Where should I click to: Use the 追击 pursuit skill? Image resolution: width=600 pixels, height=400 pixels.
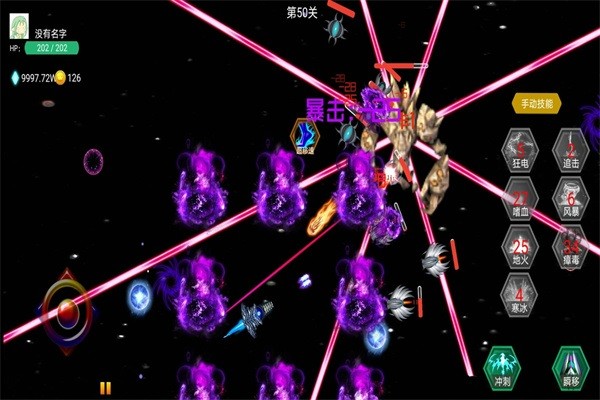[572, 146]
